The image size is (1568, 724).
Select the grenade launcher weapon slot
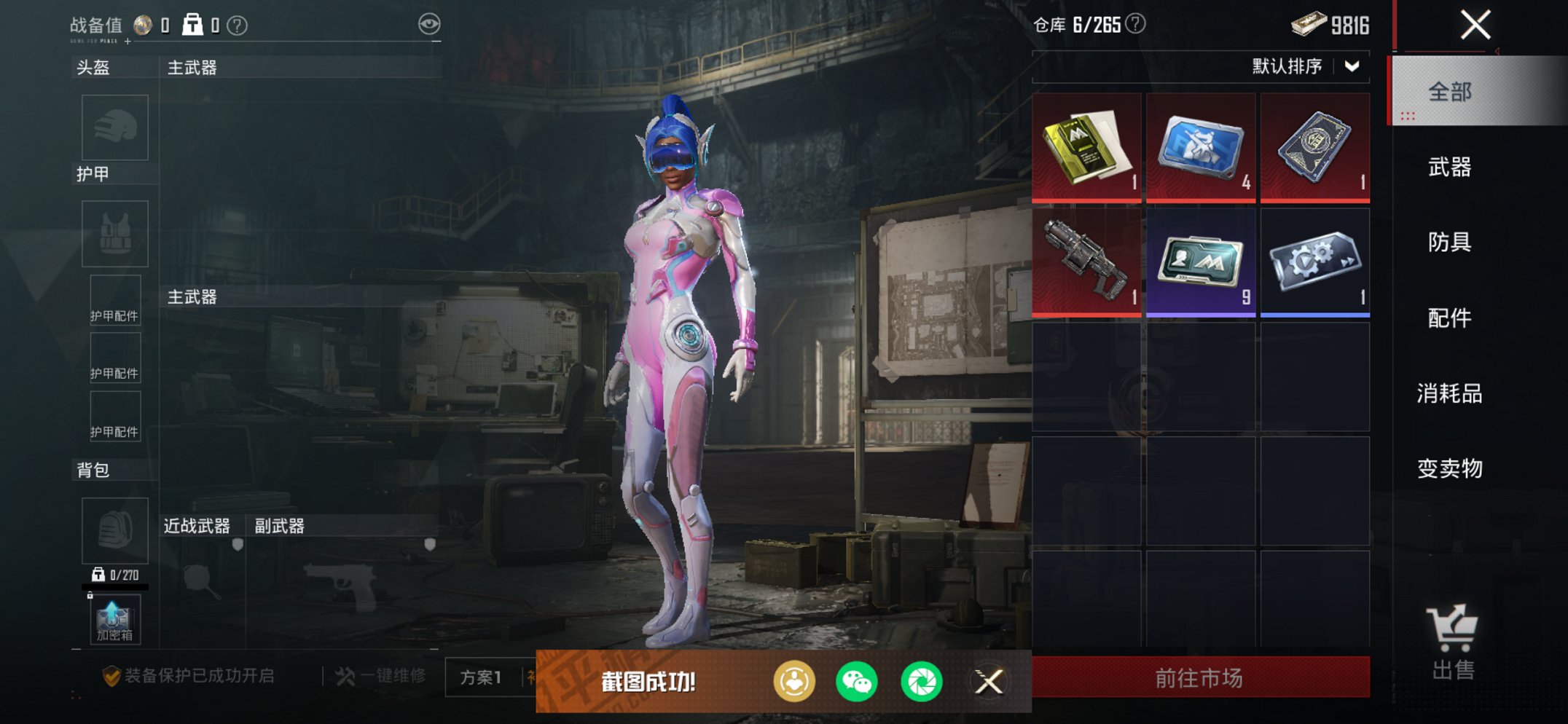1086,261
